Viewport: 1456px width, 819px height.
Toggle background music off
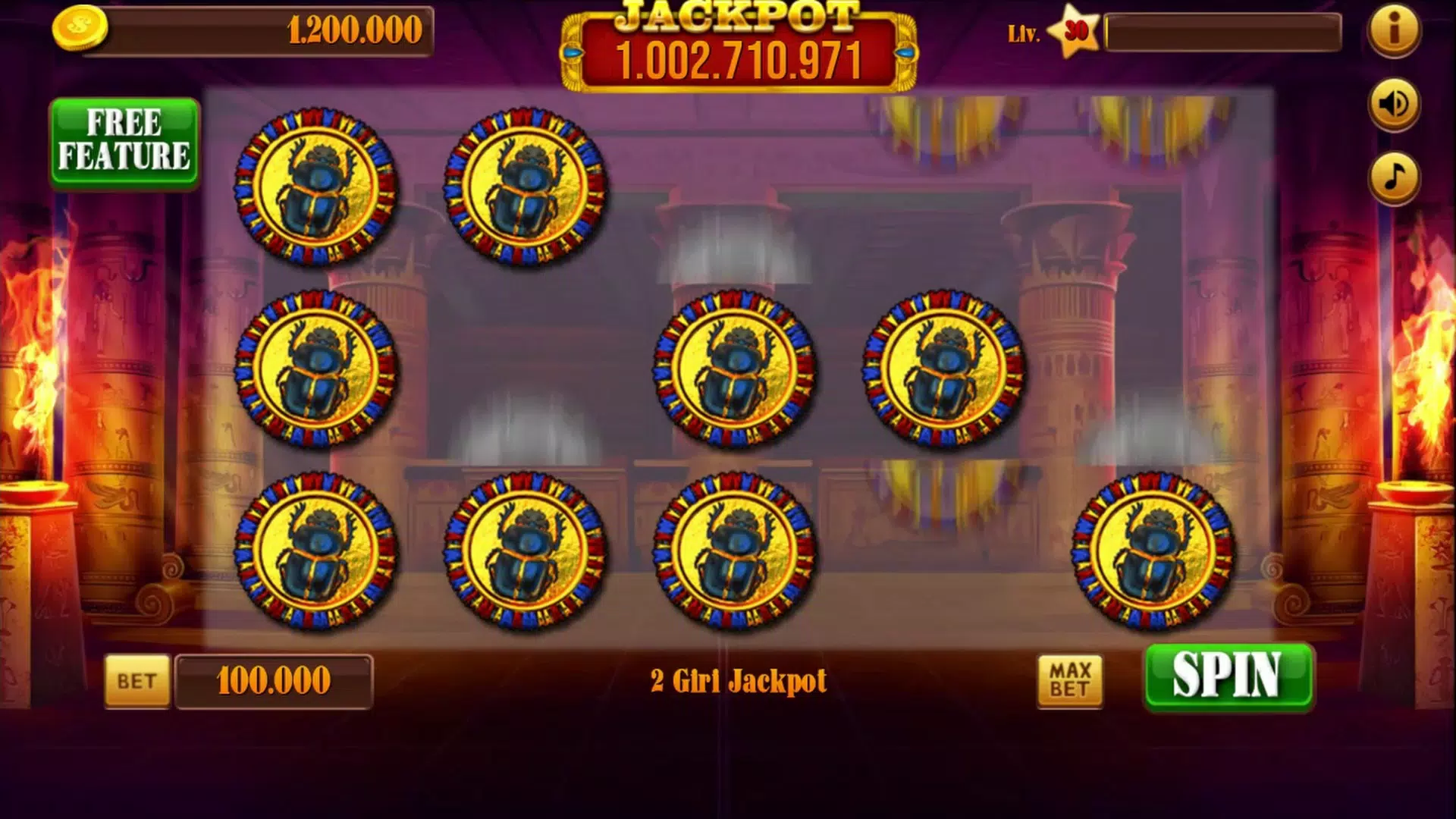point(1394,179)
